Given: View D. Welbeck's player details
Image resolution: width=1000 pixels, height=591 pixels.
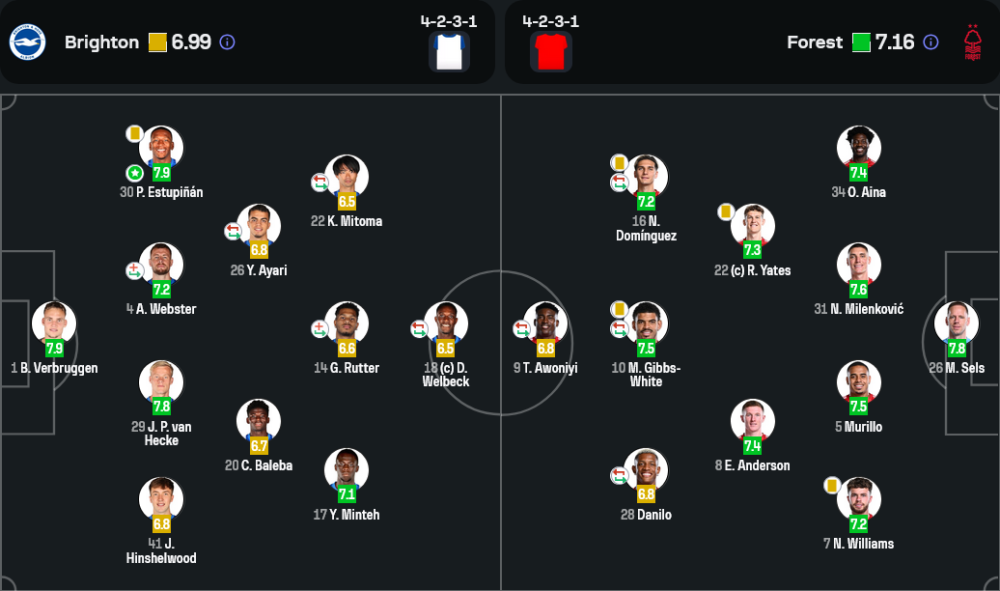Looking at the screenshot, I should click(446, 324).
